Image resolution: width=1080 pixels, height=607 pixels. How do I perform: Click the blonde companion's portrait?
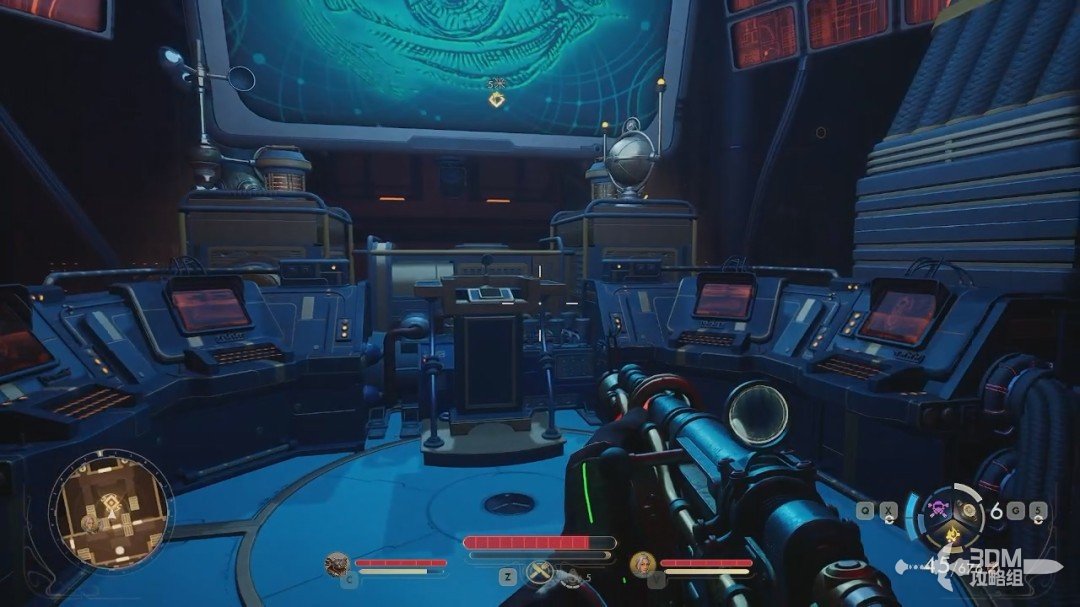(642, 566)
